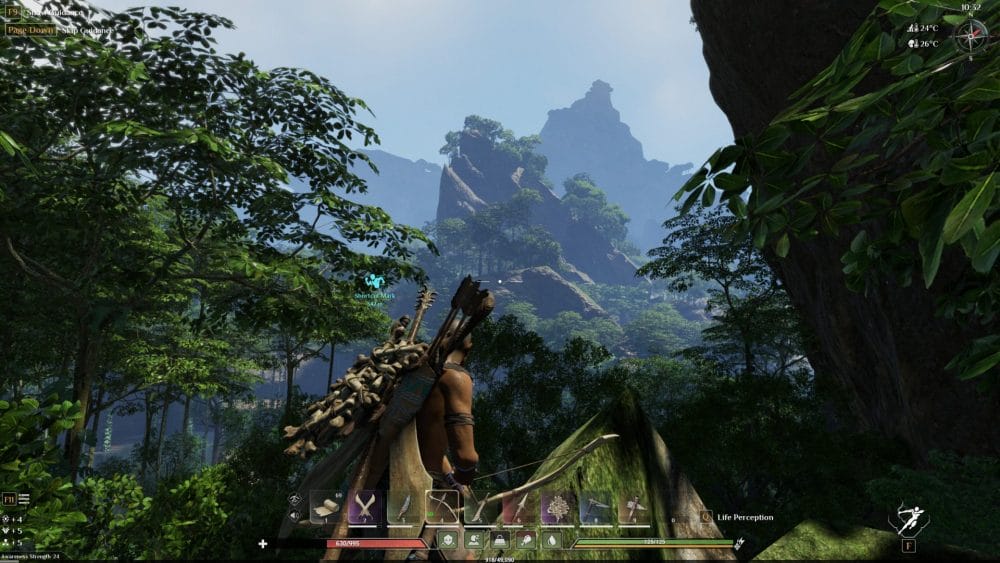This screenshot has height=563, width=1000.
Task: Select the scroll item hotbar slot
Action: [x=325, y=508]
